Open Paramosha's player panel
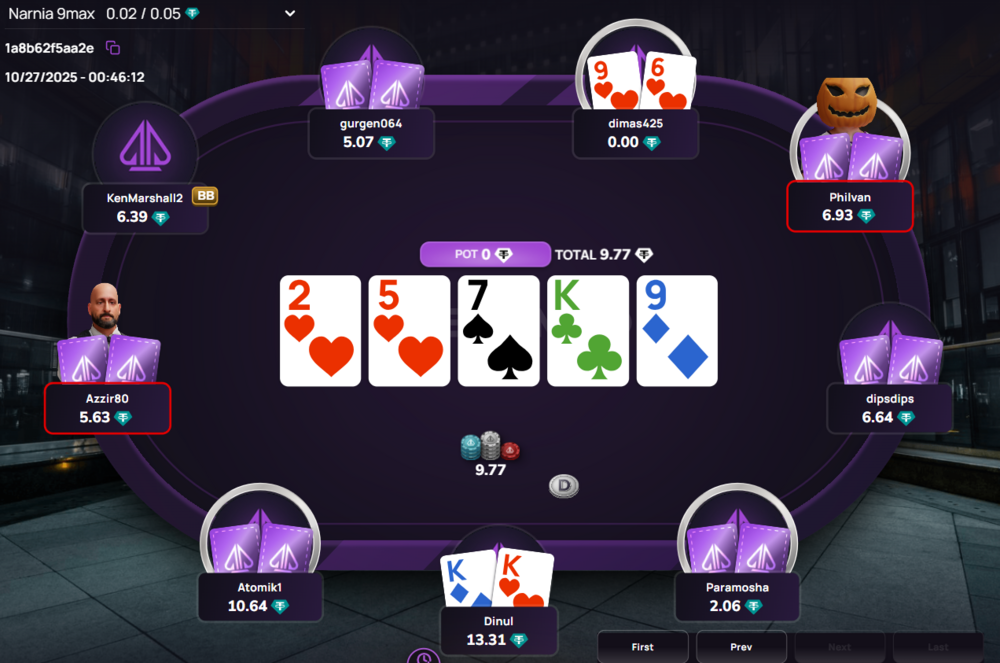The height and width of the screenshot is (663, 1000). click(736, 597)
